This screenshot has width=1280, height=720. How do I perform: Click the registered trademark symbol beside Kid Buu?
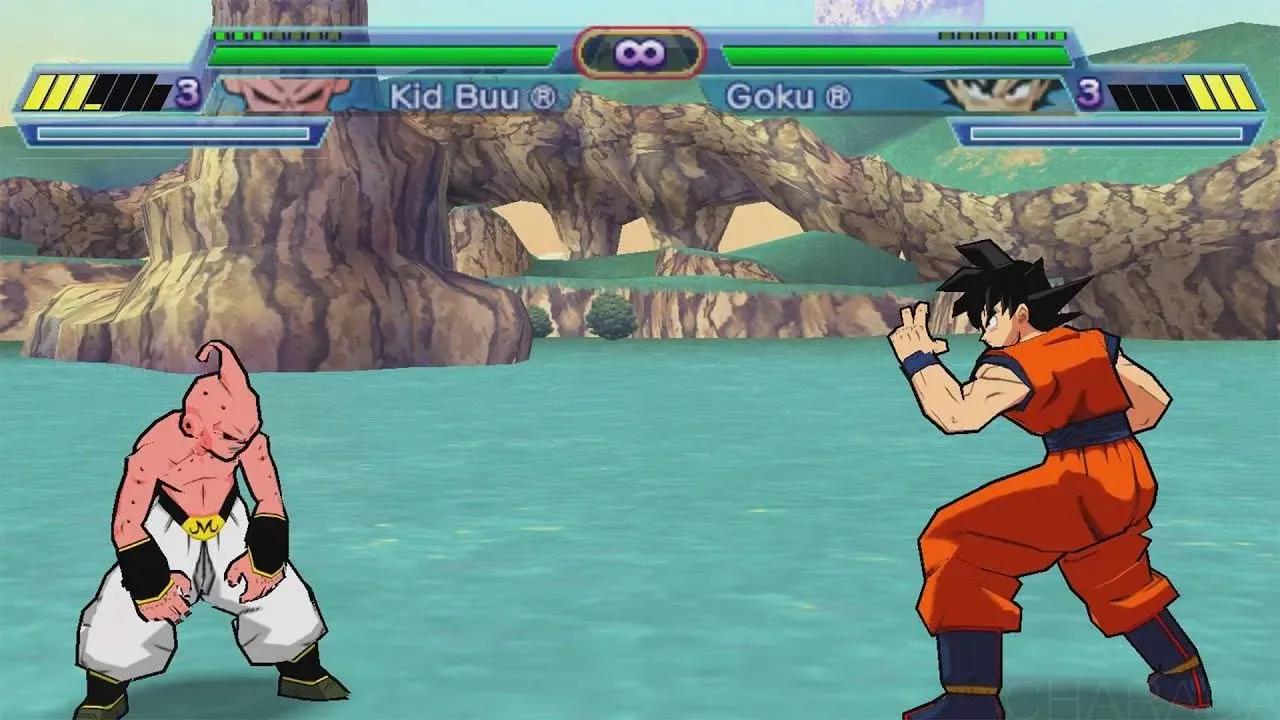[546, 94]
